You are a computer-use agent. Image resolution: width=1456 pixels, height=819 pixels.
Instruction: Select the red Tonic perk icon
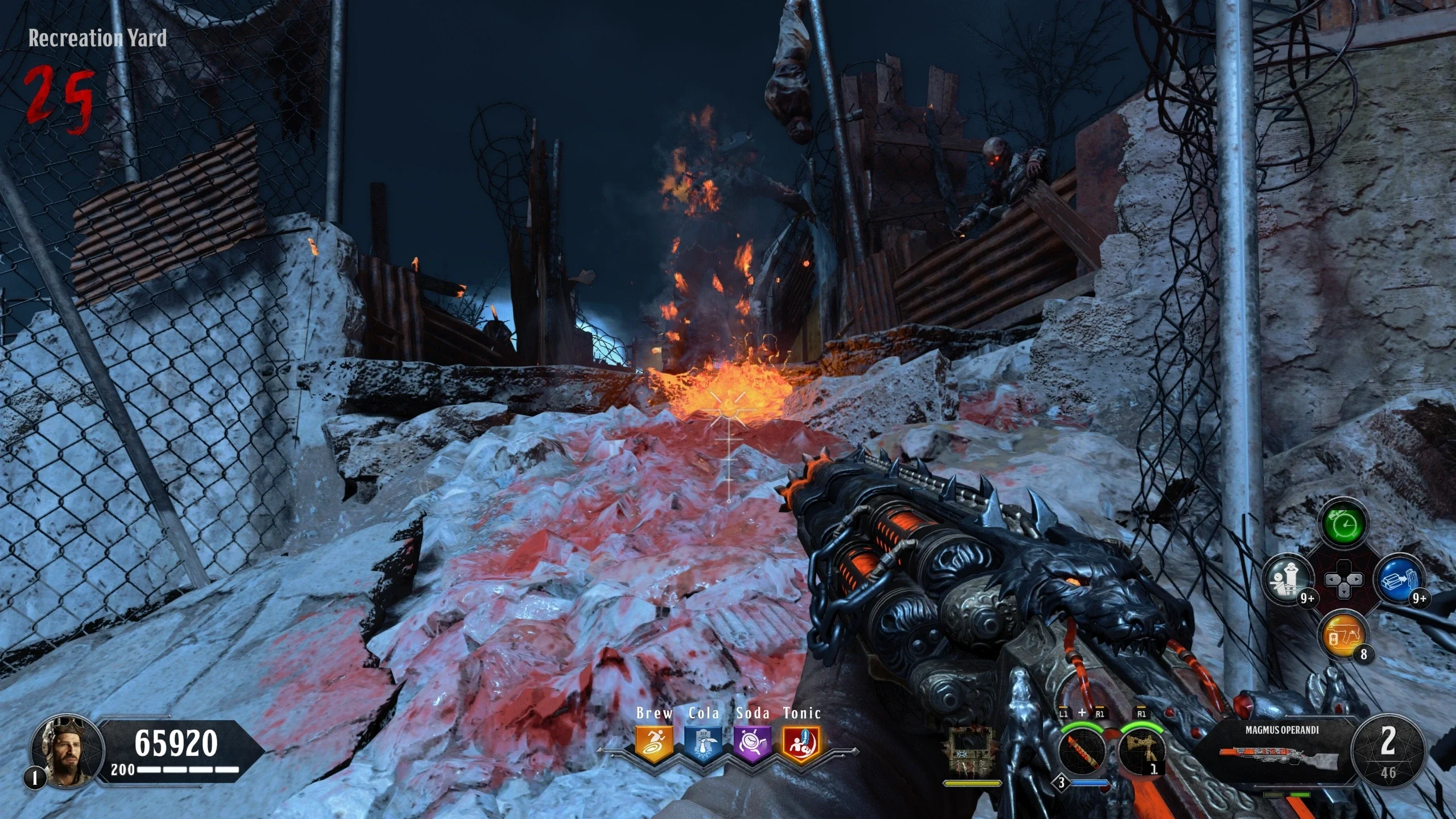(x=802, y=744)
